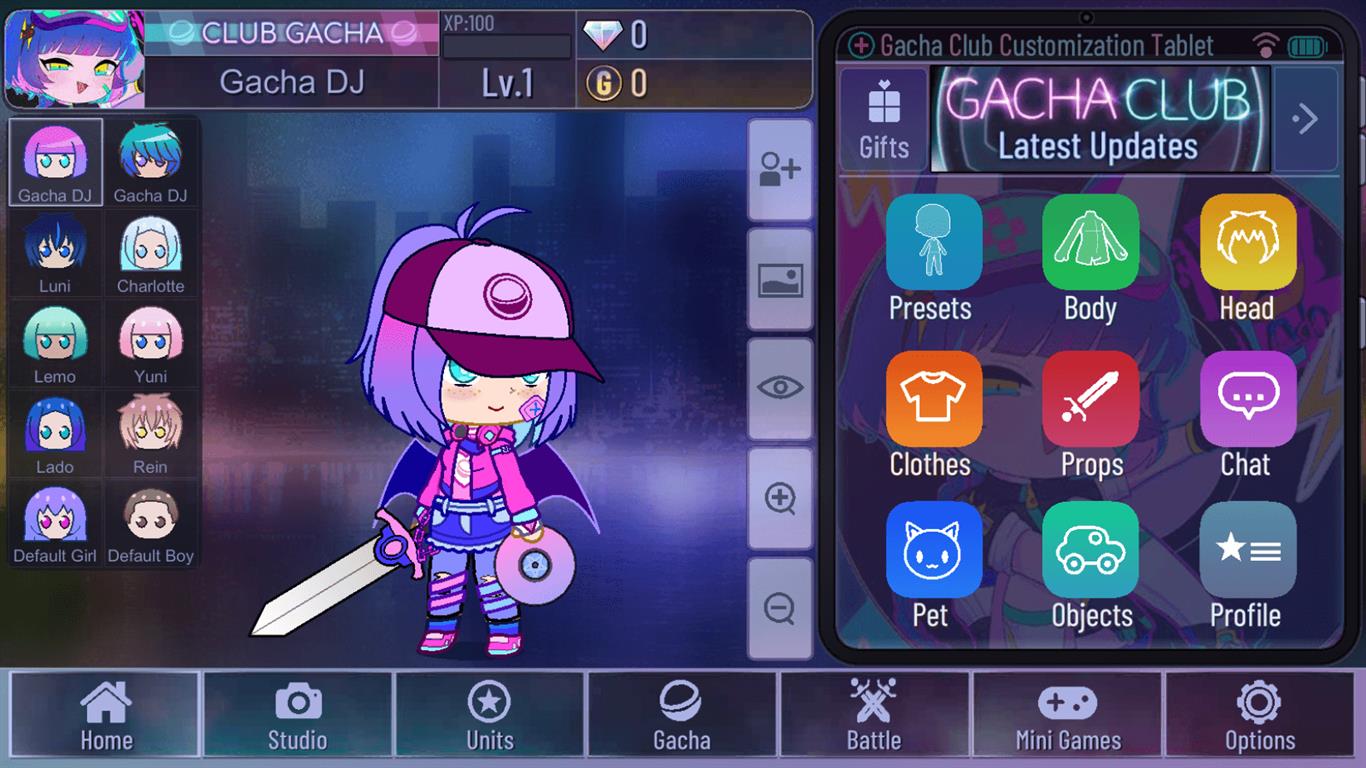The image size is (1366, 768).
Task: Open the Clothes editor
Action: 931,397
